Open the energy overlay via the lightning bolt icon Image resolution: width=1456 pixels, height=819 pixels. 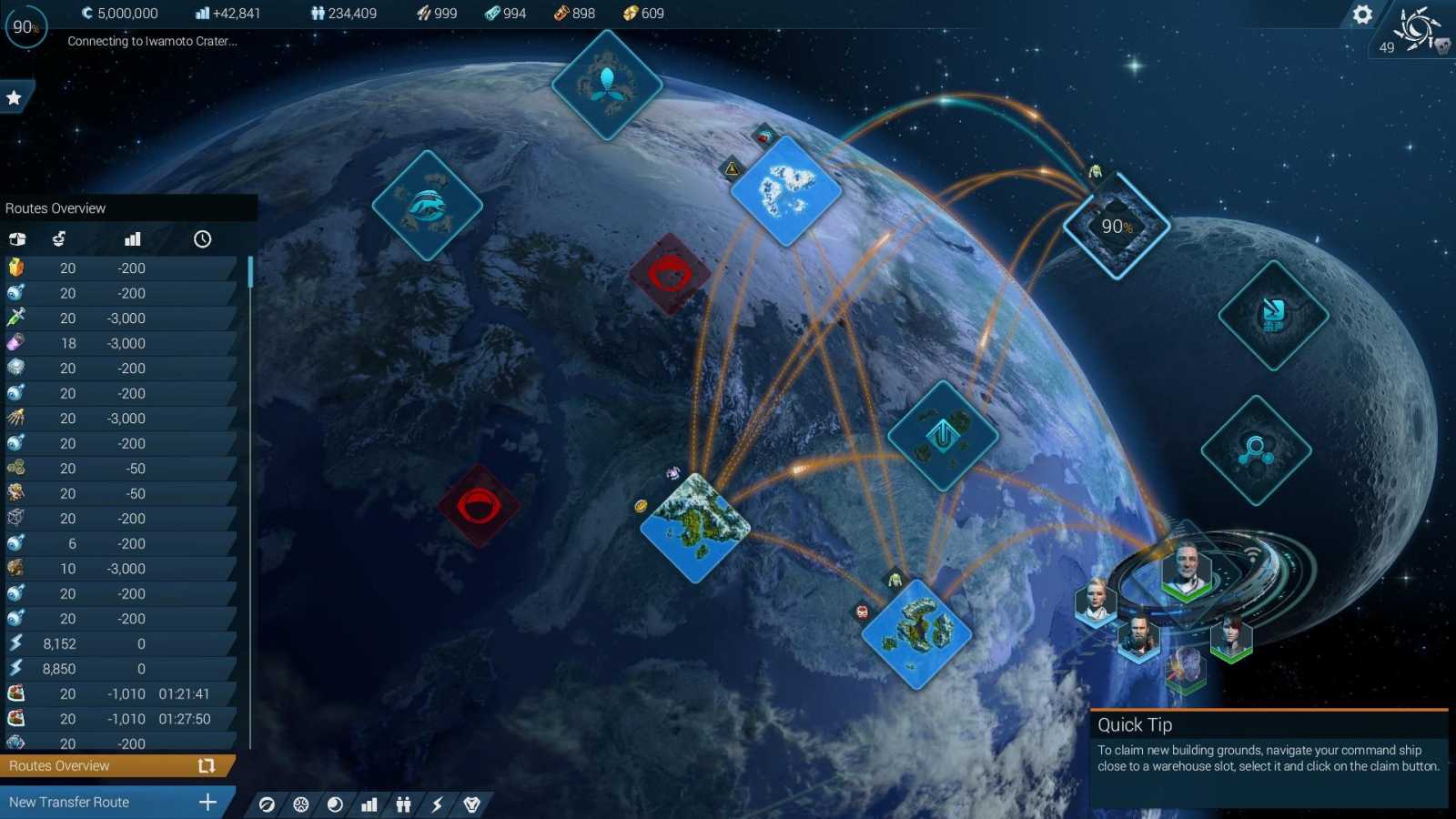tap(438, 804)
